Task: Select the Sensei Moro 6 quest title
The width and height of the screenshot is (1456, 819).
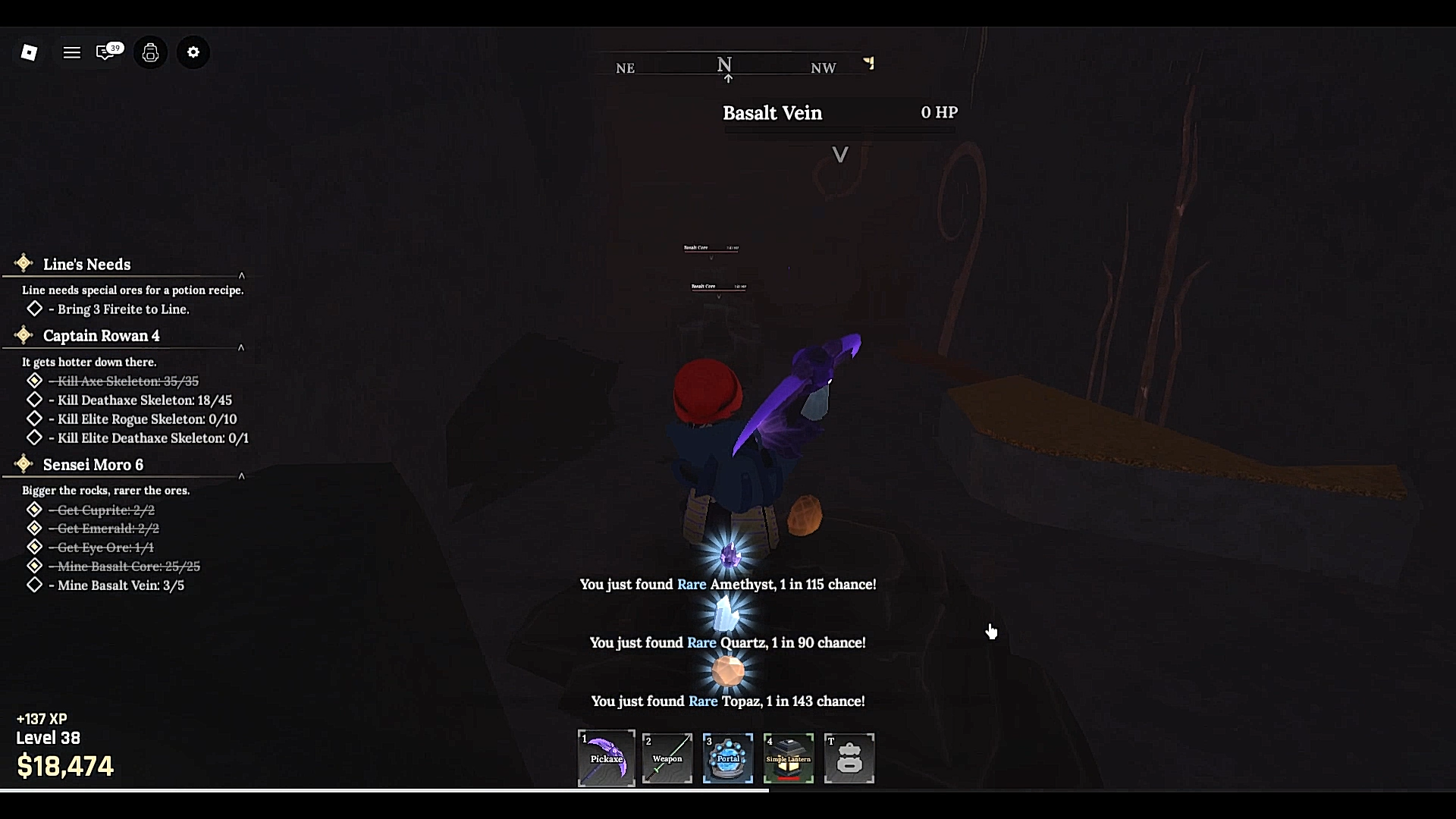Action: click(93, 464)
